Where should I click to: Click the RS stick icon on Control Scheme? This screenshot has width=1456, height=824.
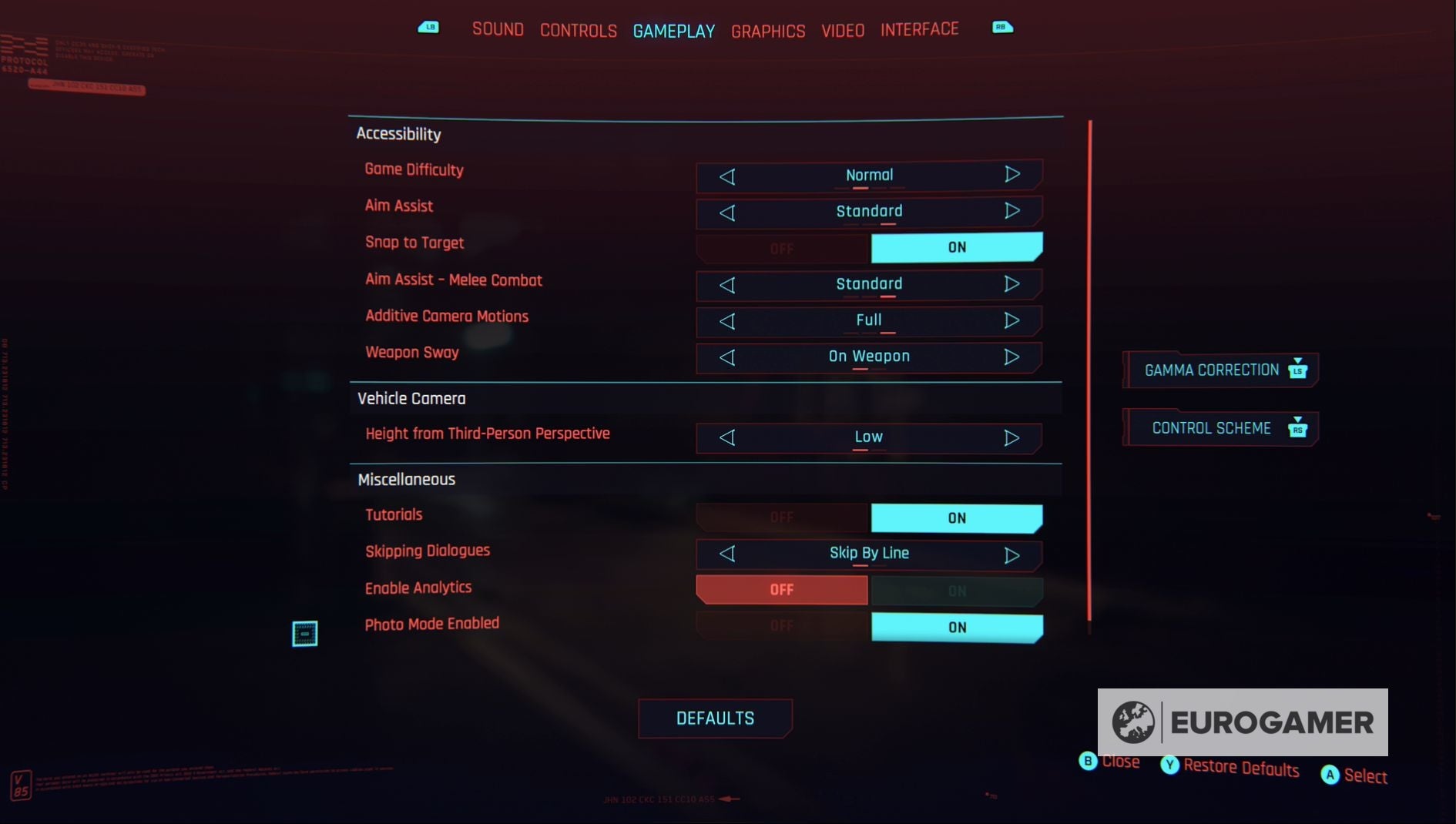point(1300,430)
